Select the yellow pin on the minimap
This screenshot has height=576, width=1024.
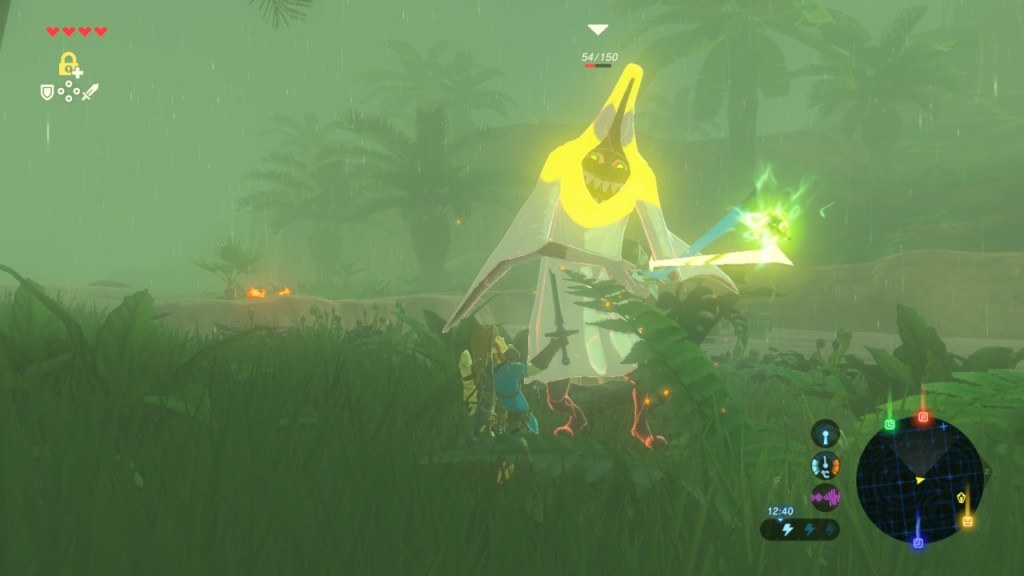[x=968, y=520]
